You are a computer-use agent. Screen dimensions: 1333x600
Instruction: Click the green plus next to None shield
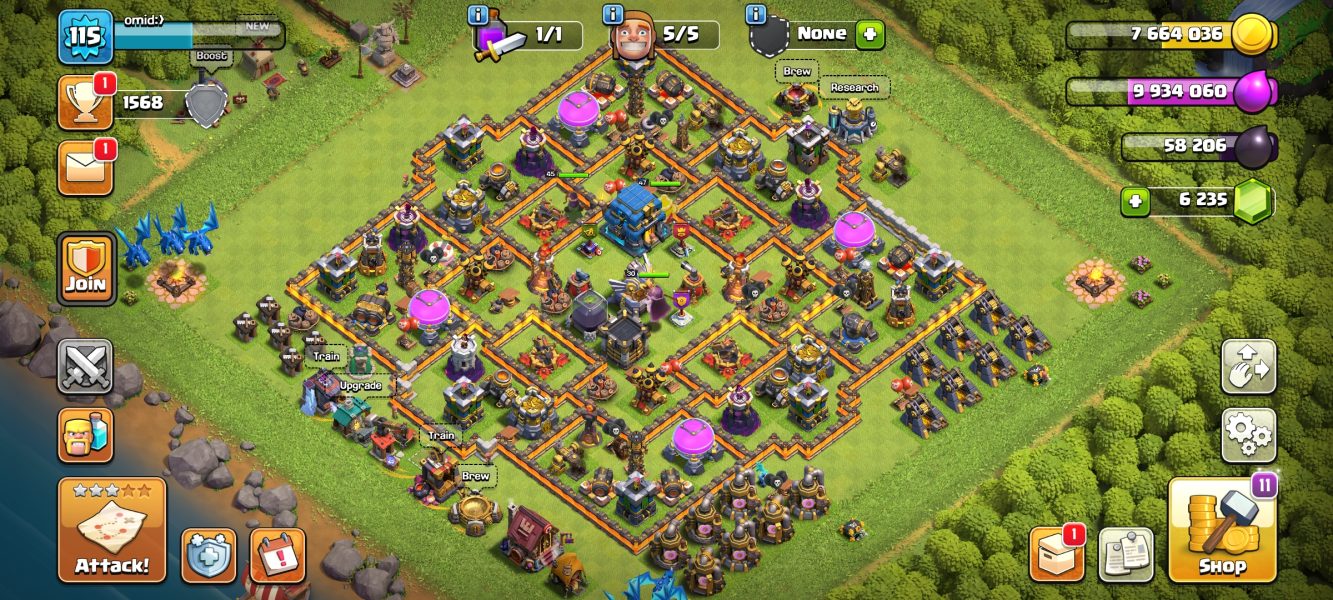tap(870, 34)
